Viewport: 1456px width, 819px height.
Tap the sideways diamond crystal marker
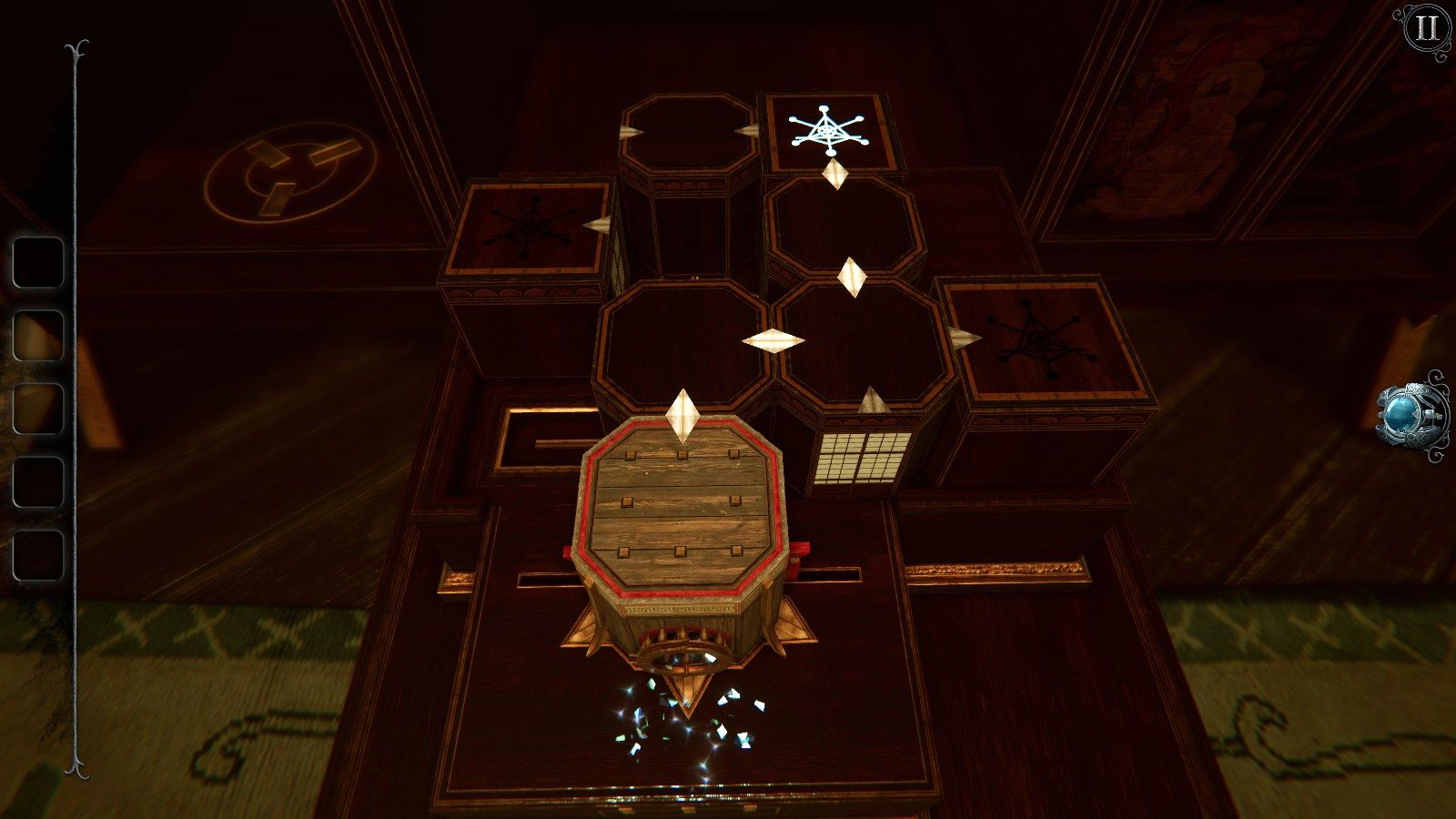pos(769,339)
